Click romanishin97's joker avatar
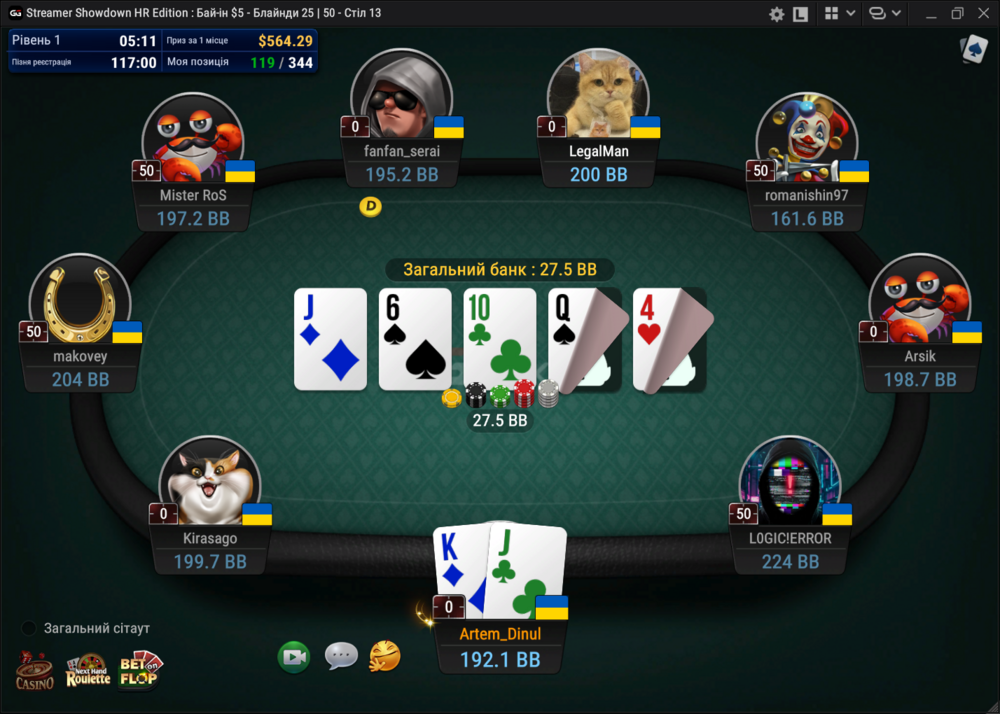This screenshot has height=714, width=1000. click(x=806, y=140)
